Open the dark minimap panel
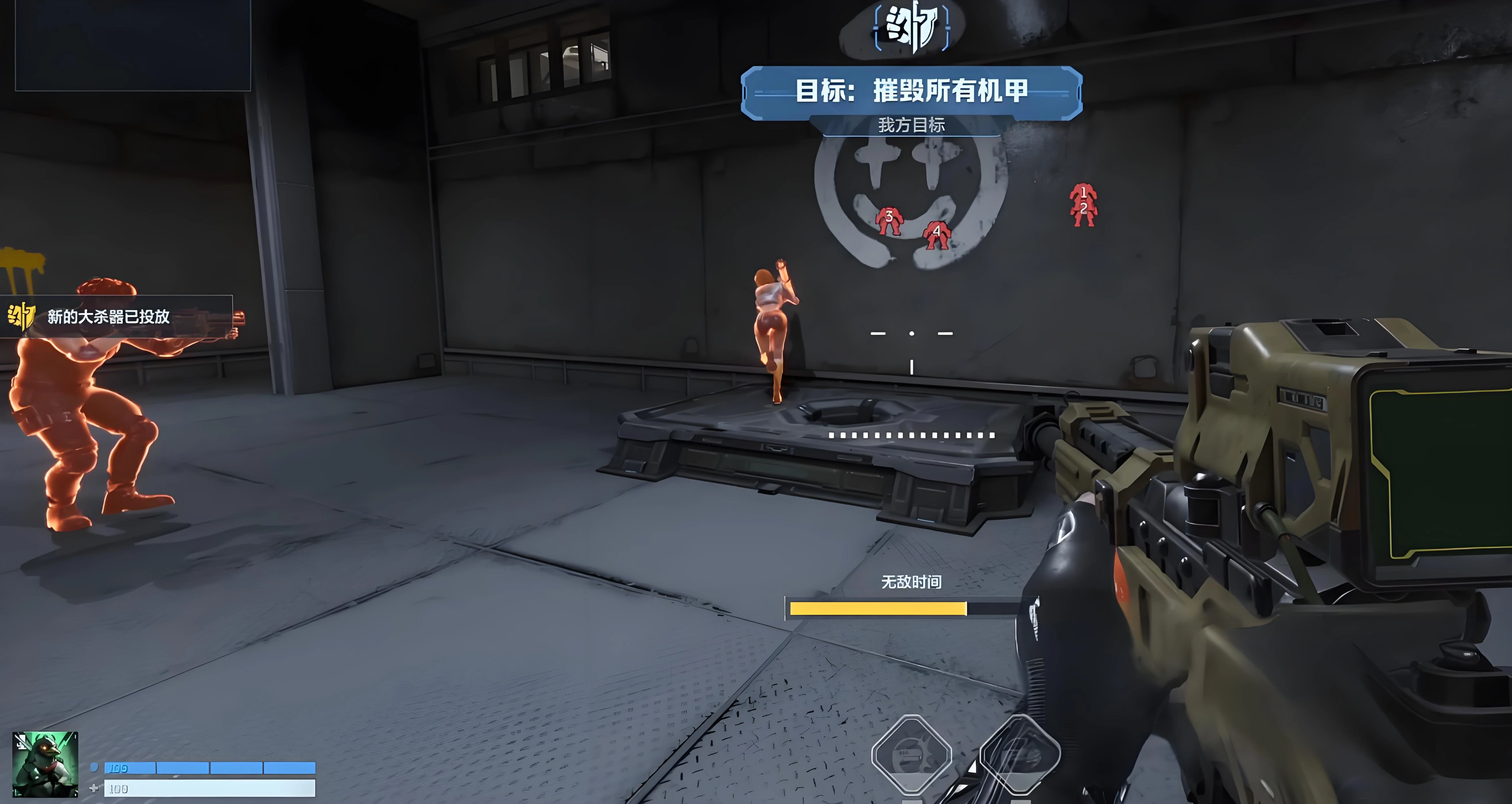 tap(133, 45)
